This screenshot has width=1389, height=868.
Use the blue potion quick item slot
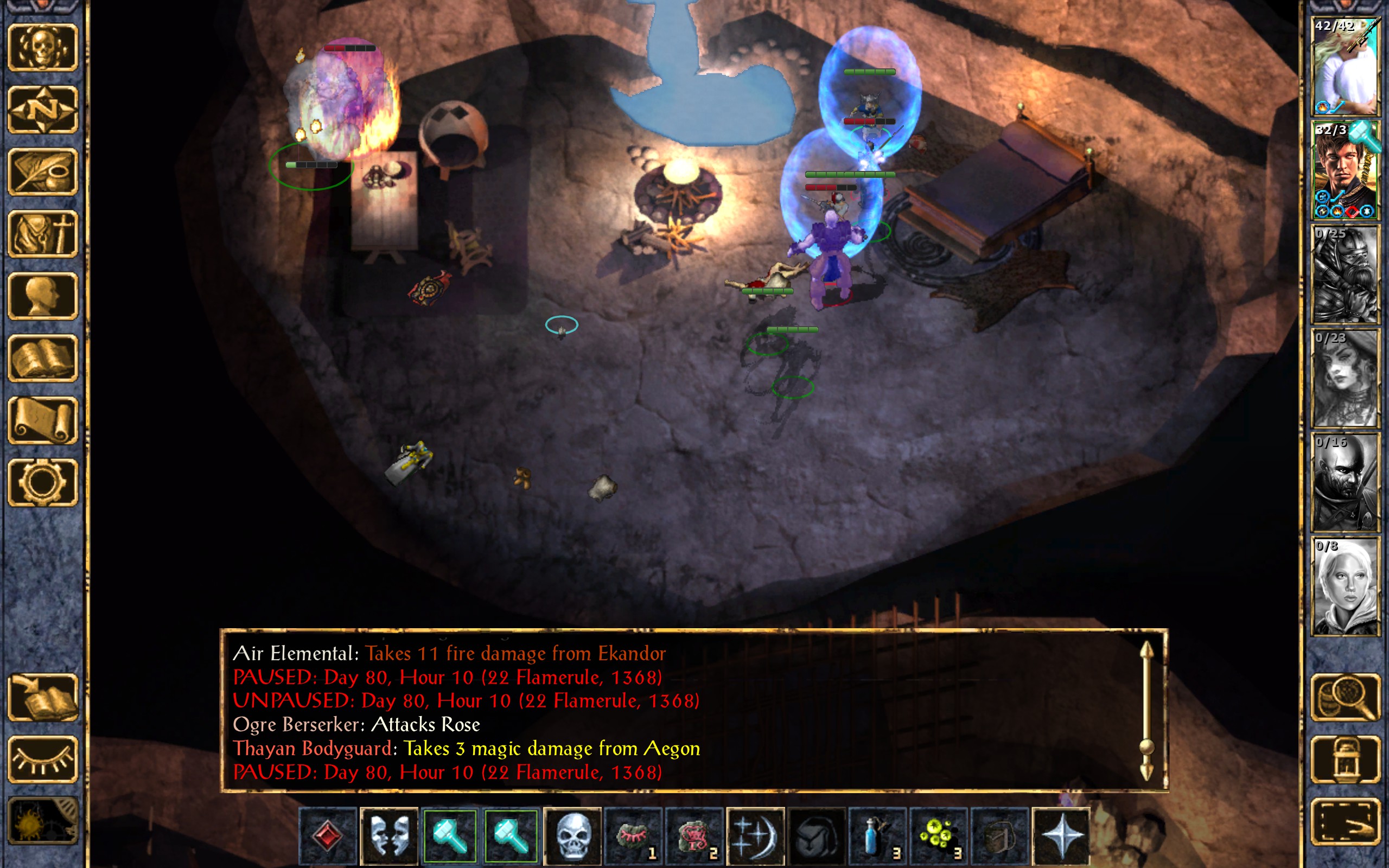click(877, 836)
